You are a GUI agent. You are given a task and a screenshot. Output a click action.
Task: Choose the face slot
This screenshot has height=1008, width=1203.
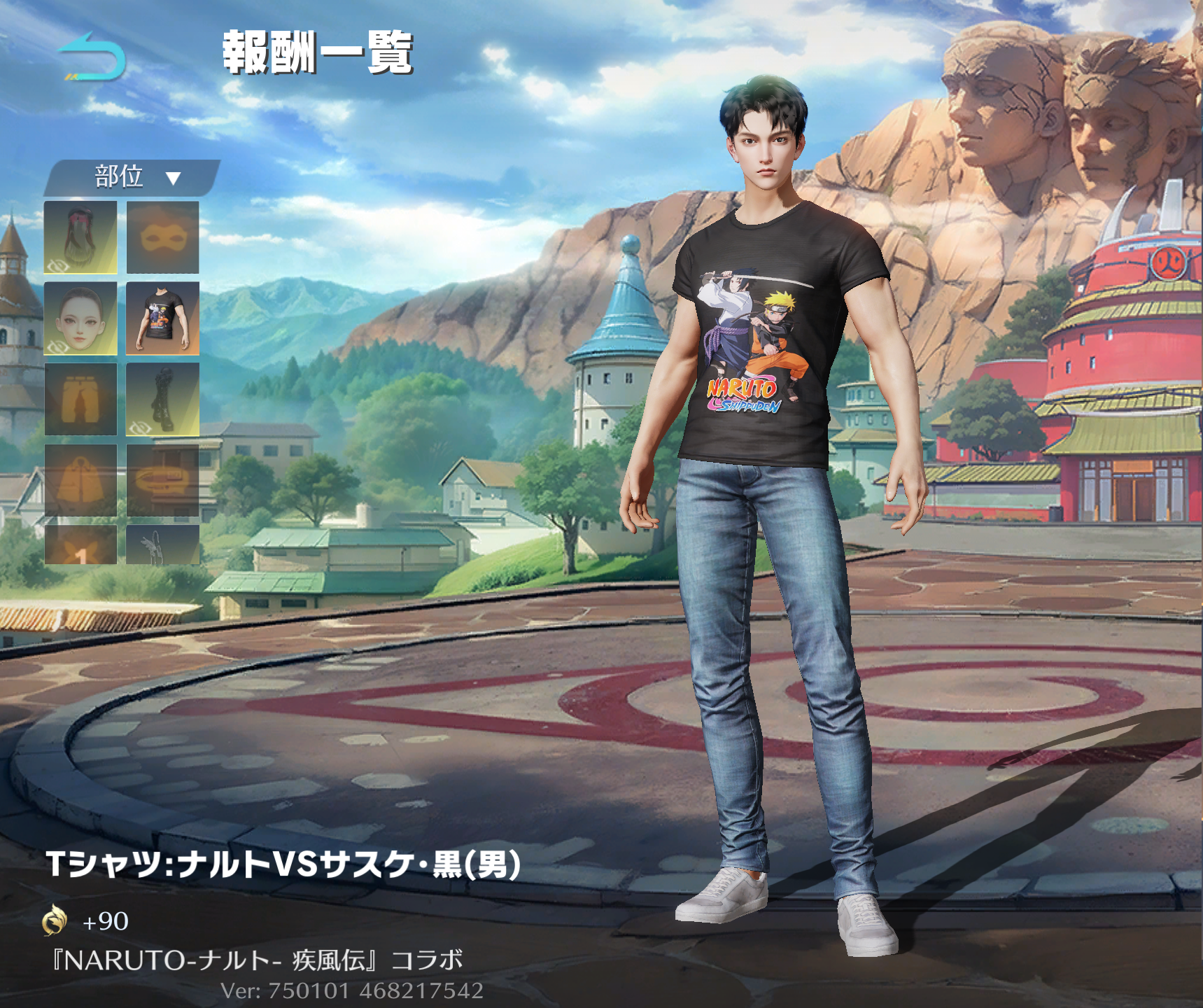[80, 318]
